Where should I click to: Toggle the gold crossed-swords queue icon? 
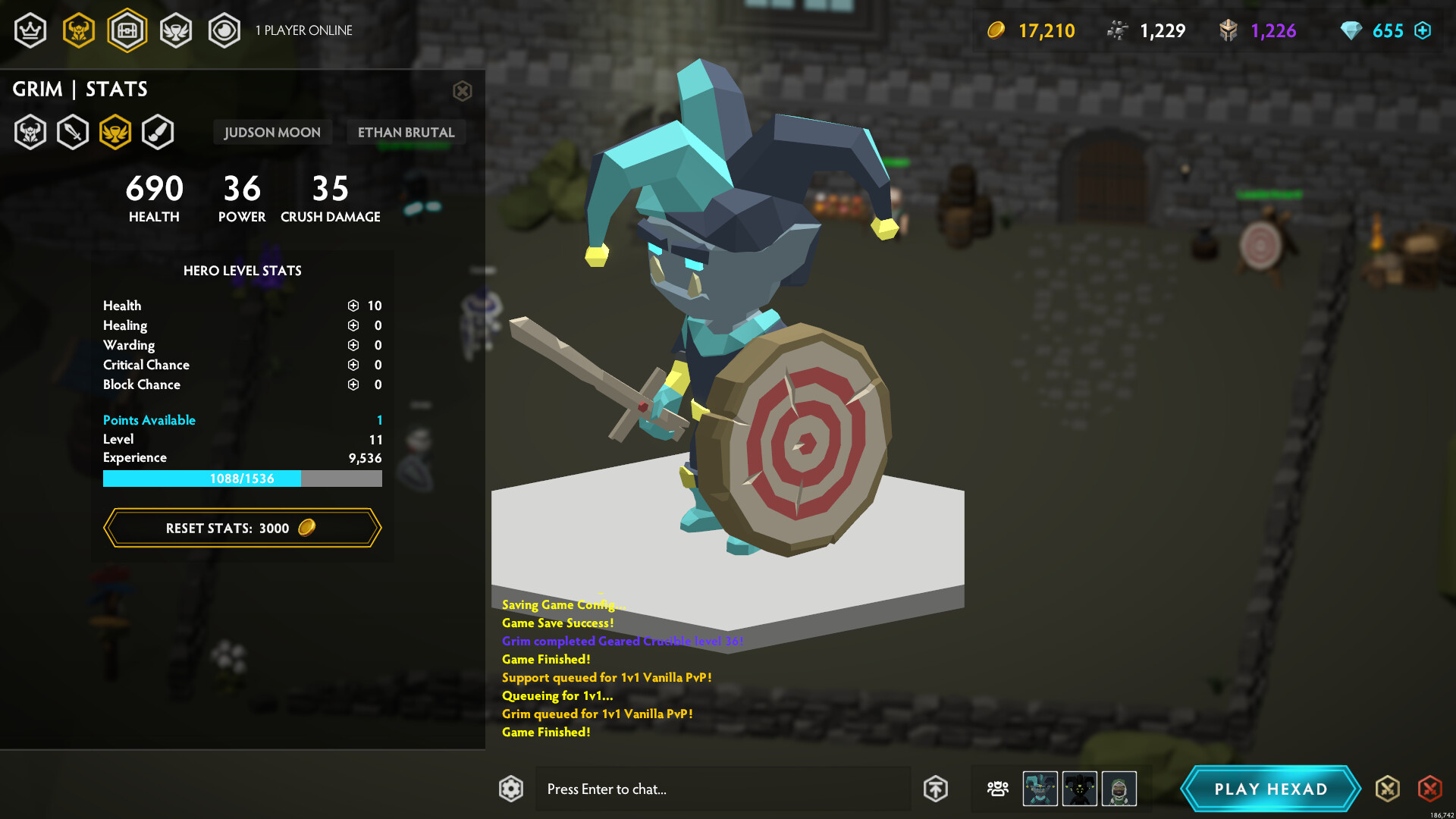(x=1389, y=789)
